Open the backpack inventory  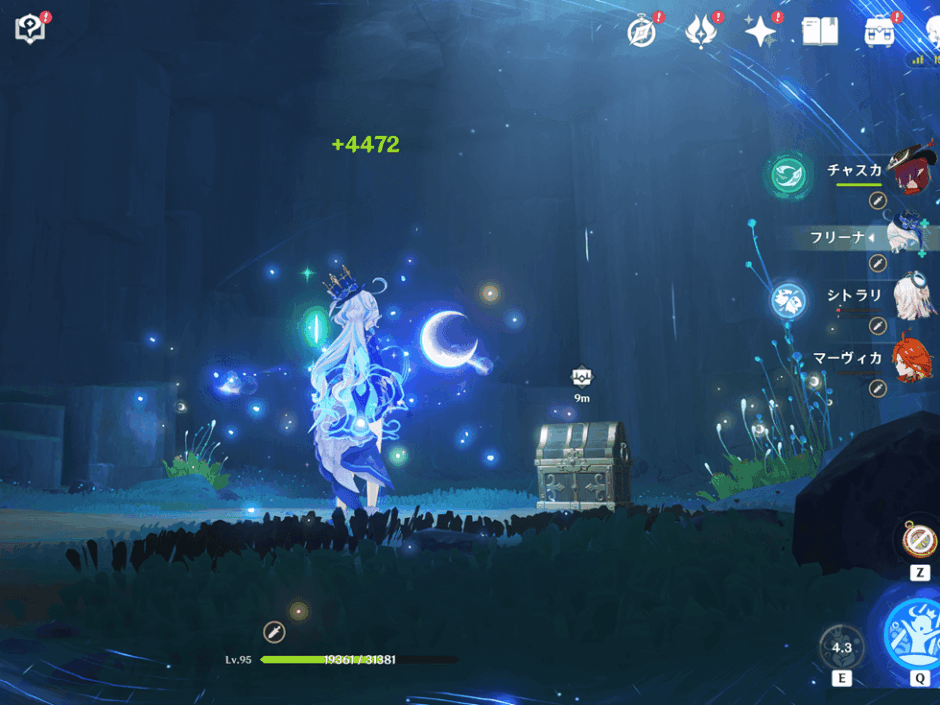click(880, 31)
